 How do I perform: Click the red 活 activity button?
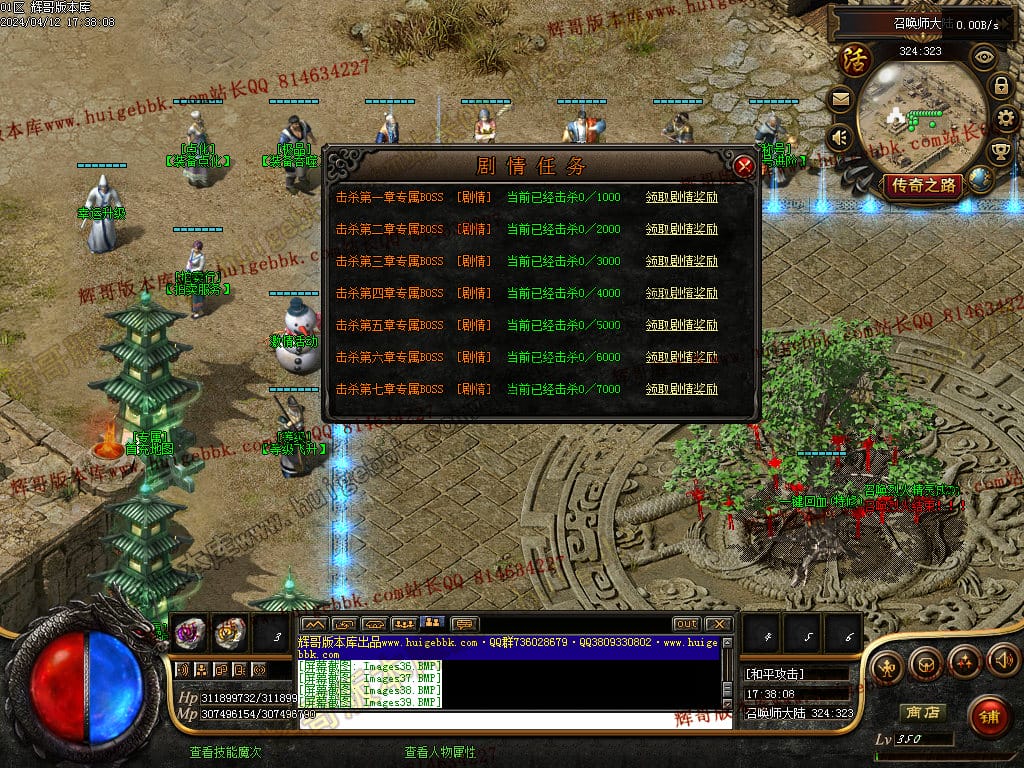855,58
